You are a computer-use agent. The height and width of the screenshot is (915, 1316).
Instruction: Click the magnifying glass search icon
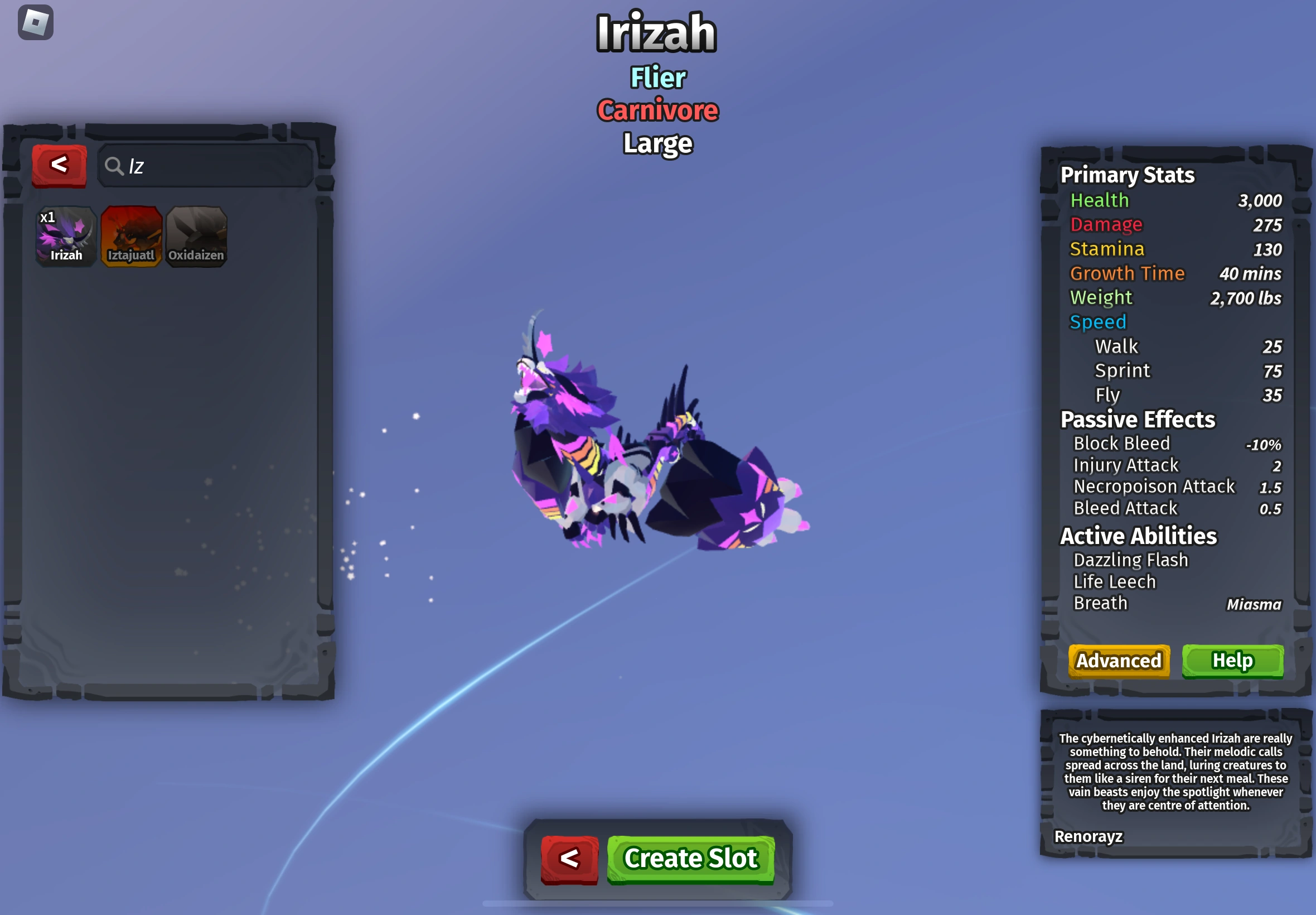pos(116,166)
